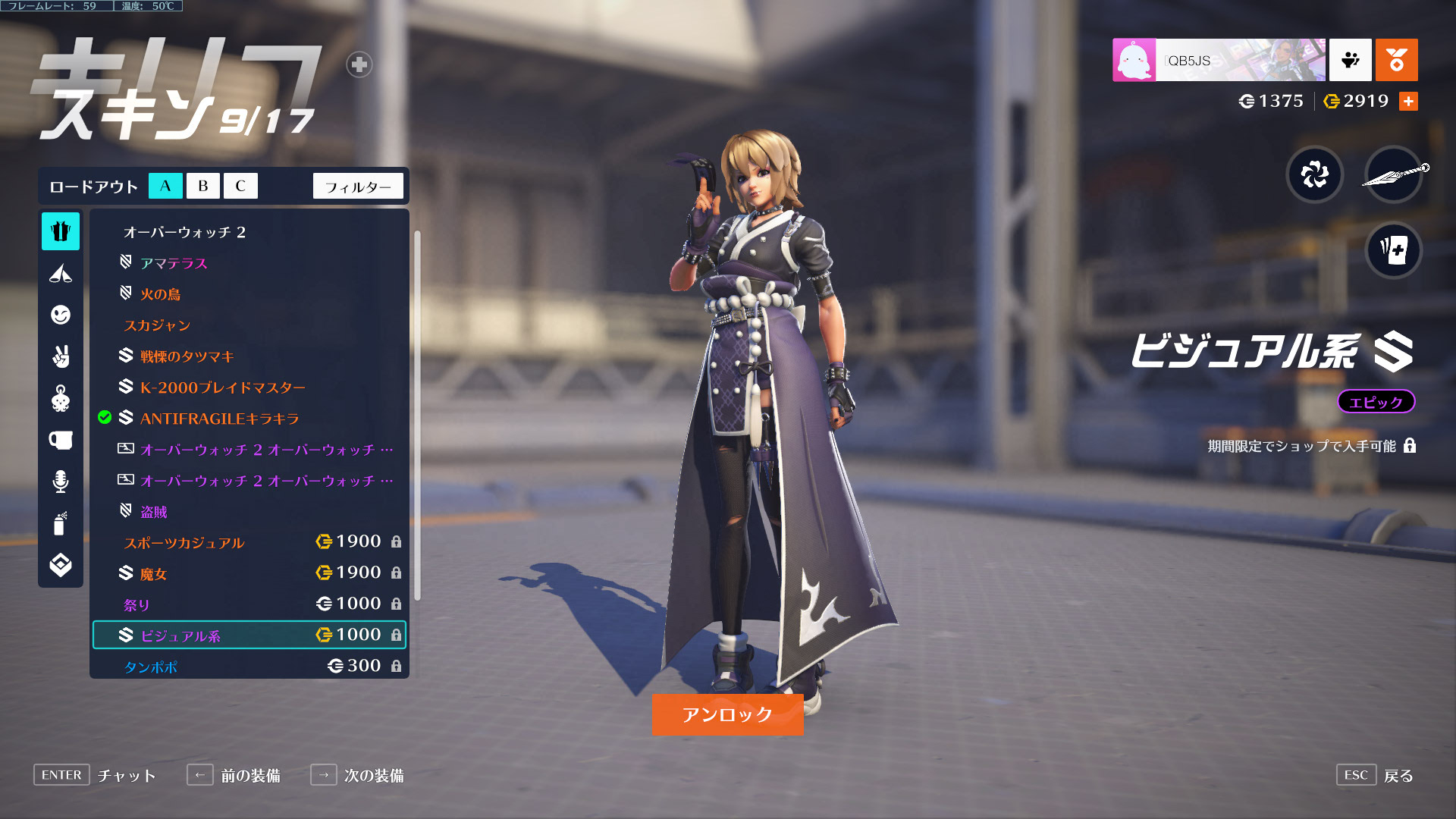The width and height of the screenshot is (1456, 819).
Task: Pick the K-2000ブレイドマスター skin
Action: (222, 388)
